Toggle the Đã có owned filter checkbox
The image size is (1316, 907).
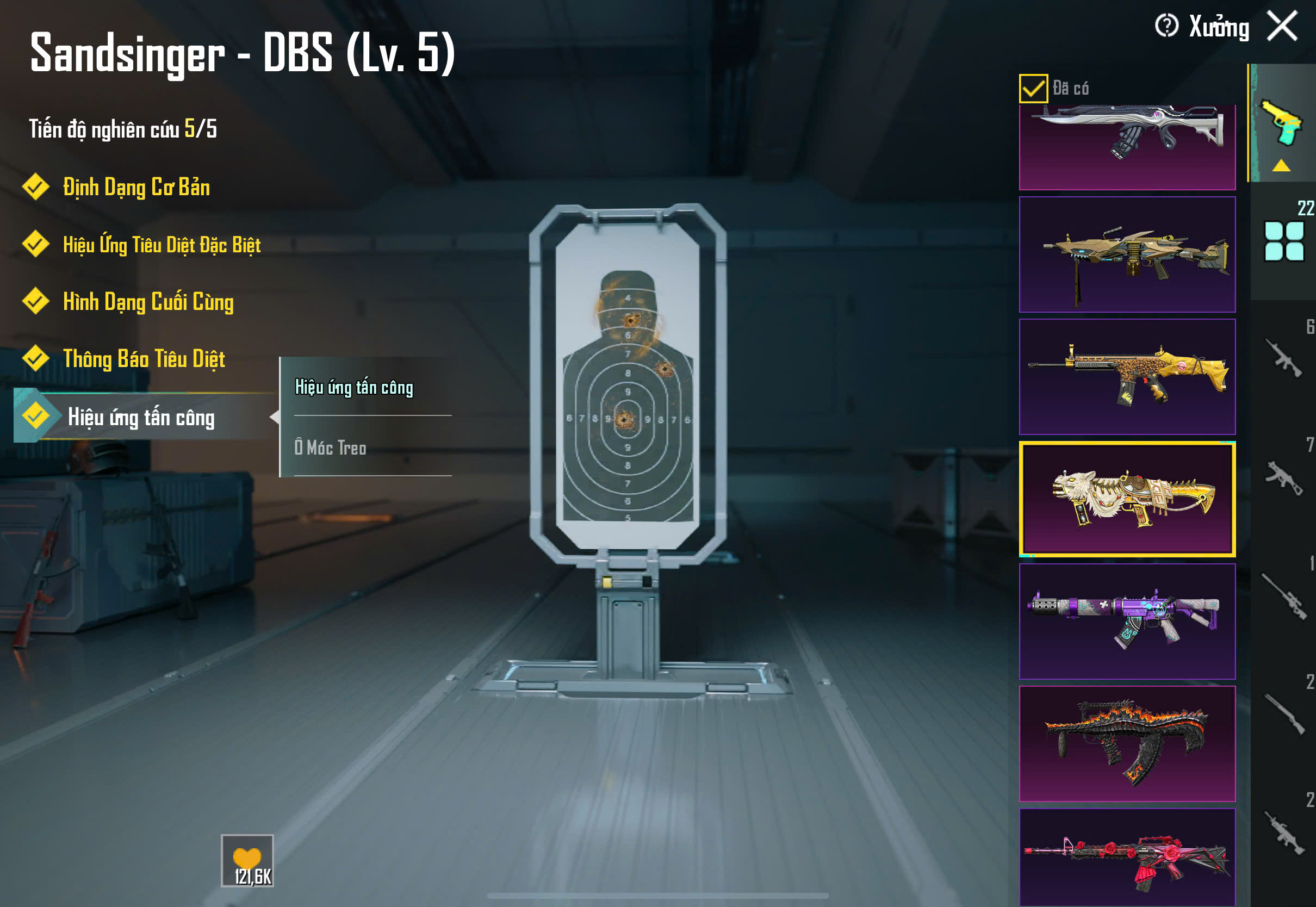(1033, 89)
